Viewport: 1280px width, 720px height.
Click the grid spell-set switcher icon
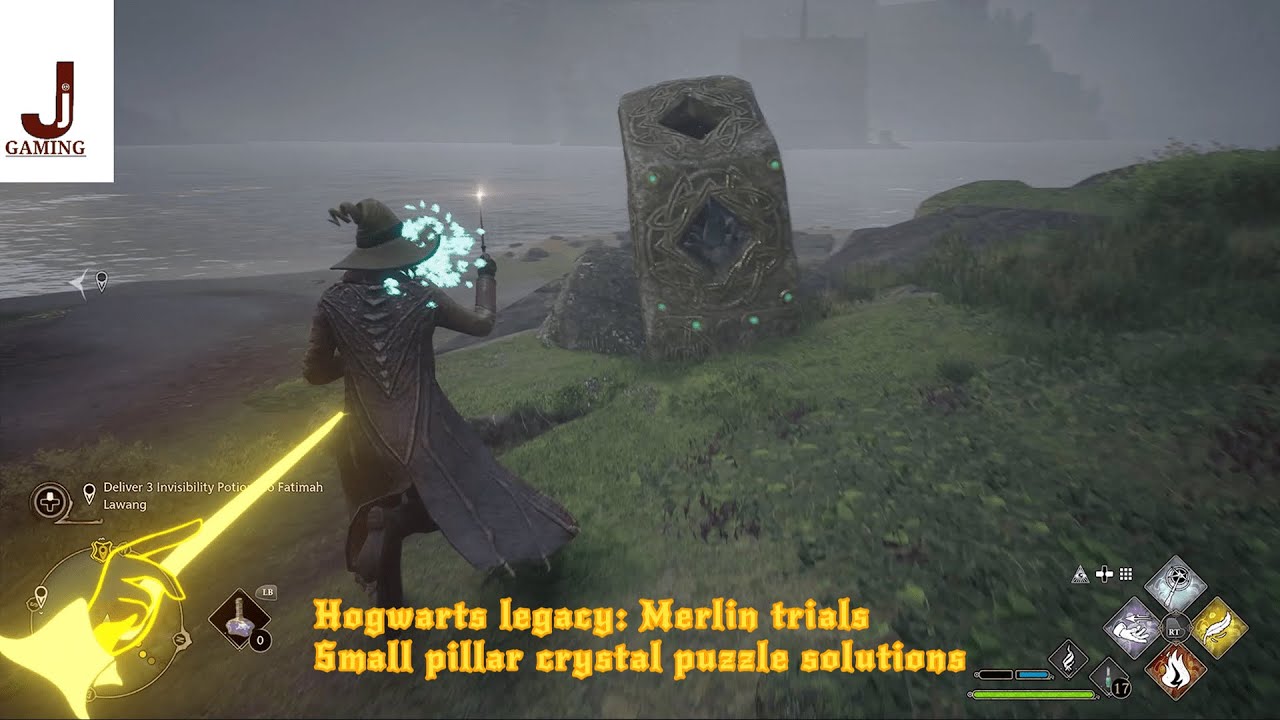(1126, 575)
